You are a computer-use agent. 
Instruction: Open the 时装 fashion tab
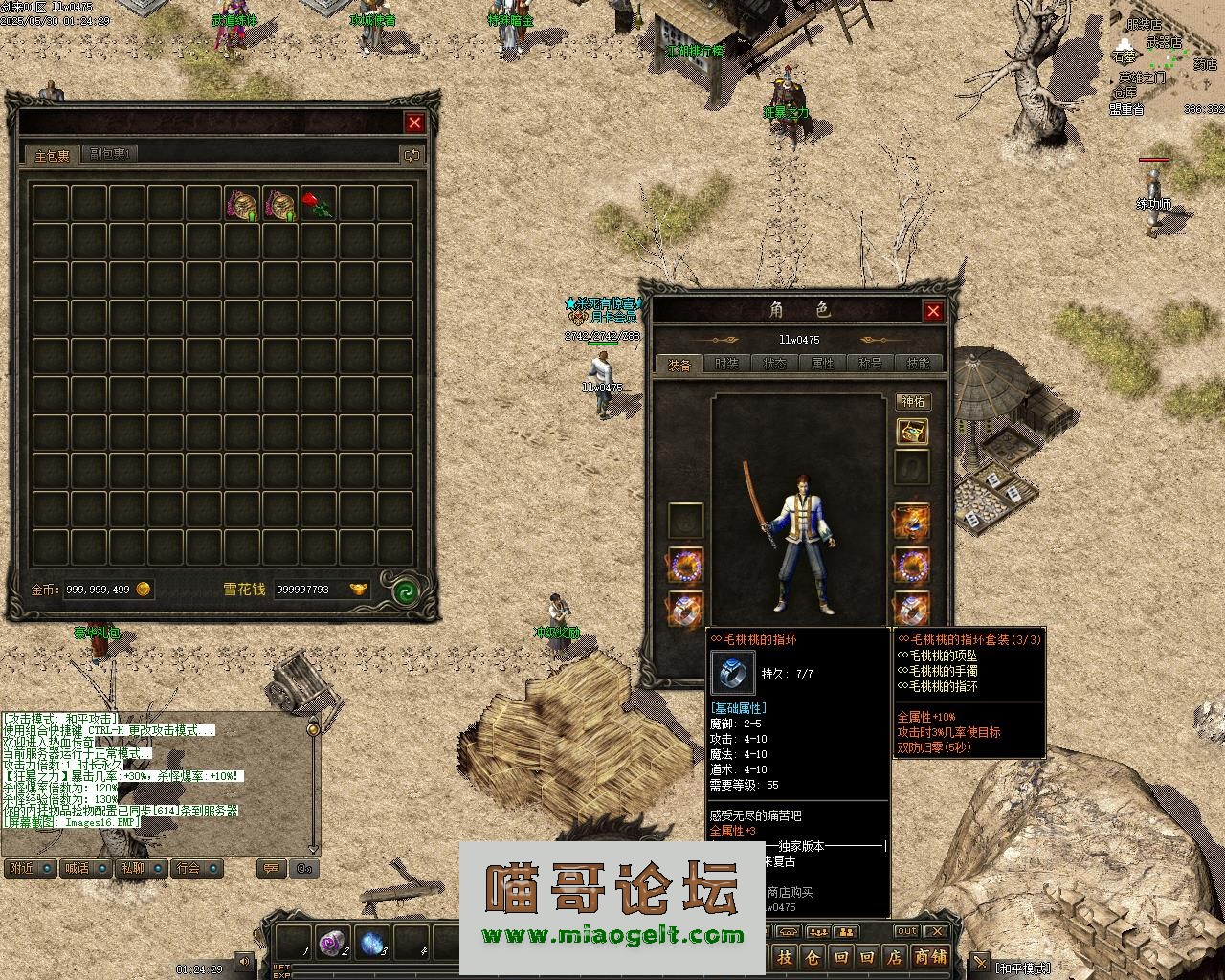click(x=727, y=364)
